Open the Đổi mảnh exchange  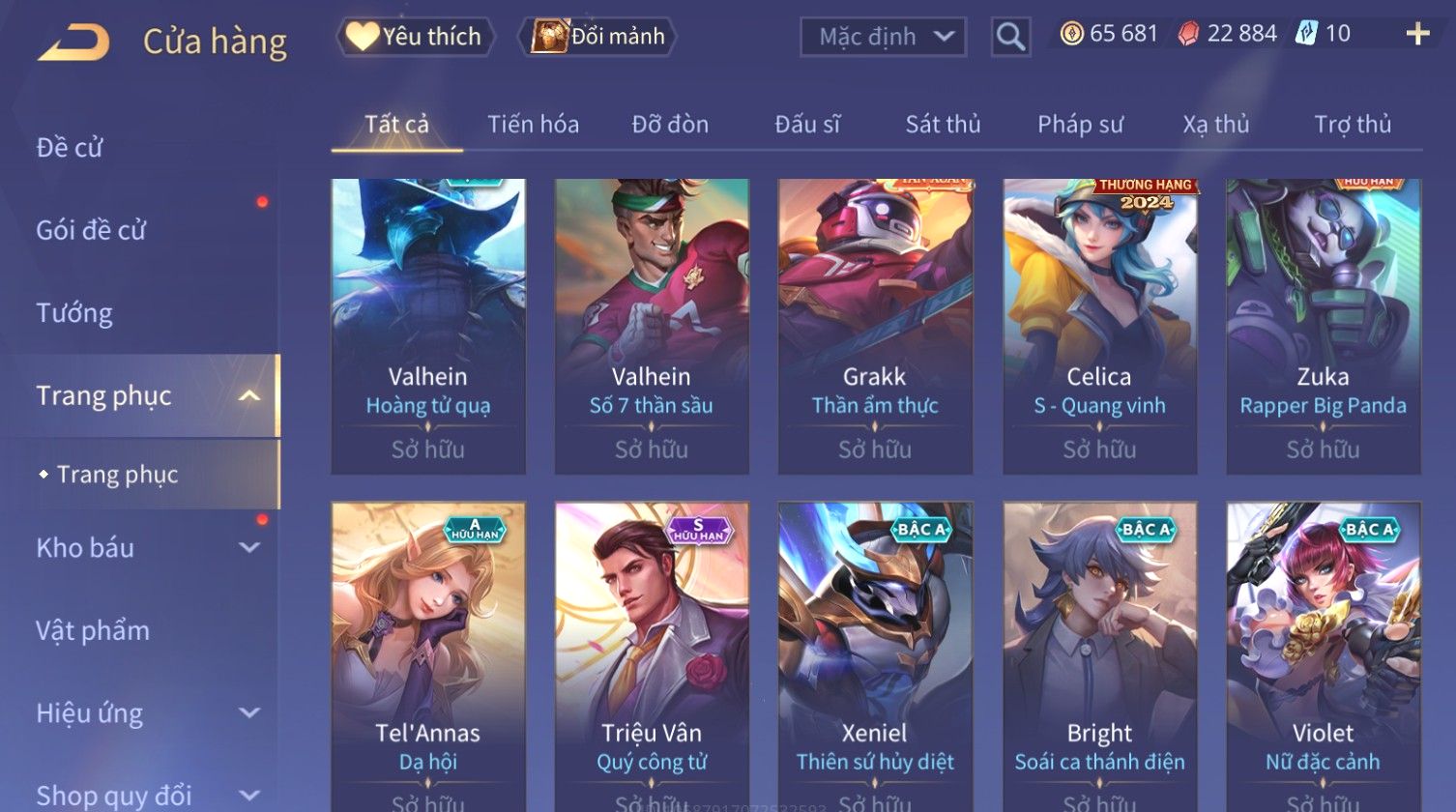(597, 37)
